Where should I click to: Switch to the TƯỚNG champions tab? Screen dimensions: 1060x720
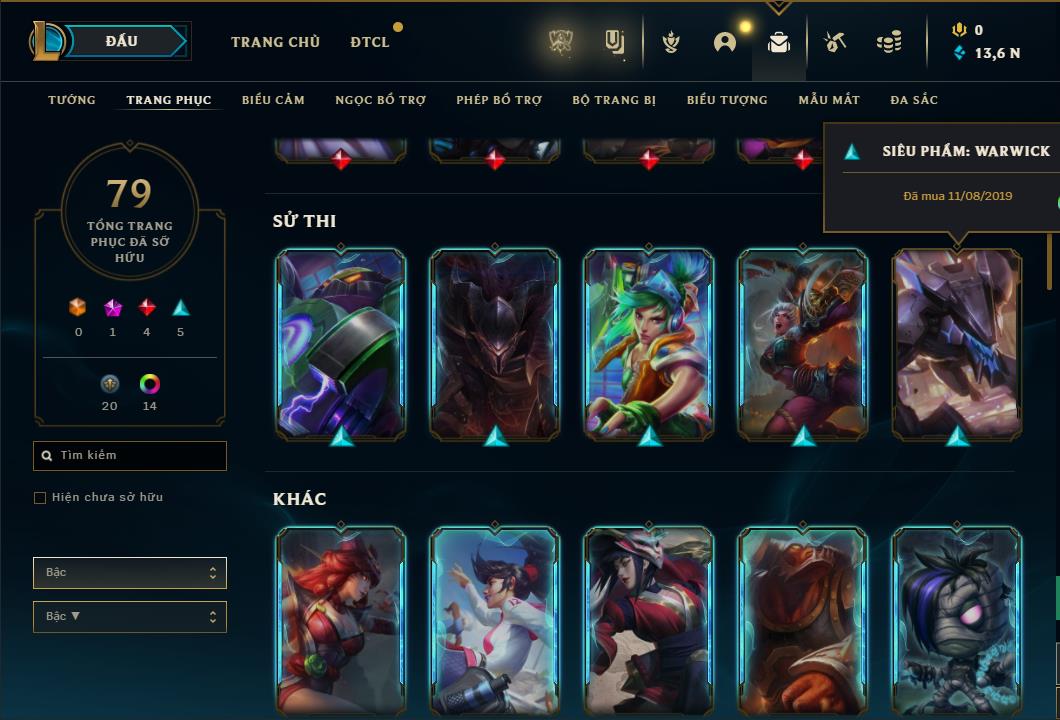tap(72, 100)
